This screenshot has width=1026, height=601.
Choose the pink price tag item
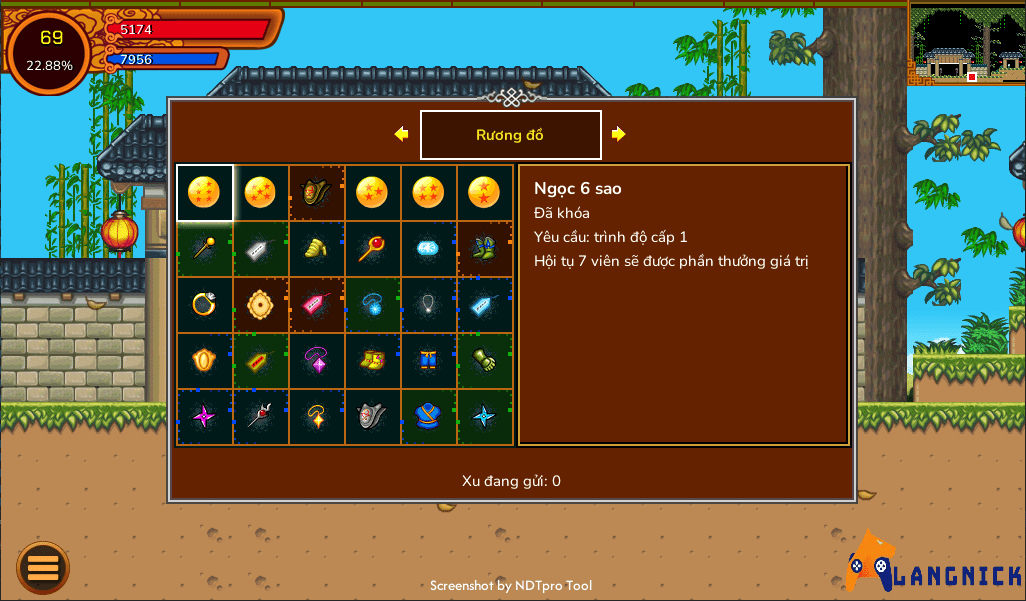[316, 304]
